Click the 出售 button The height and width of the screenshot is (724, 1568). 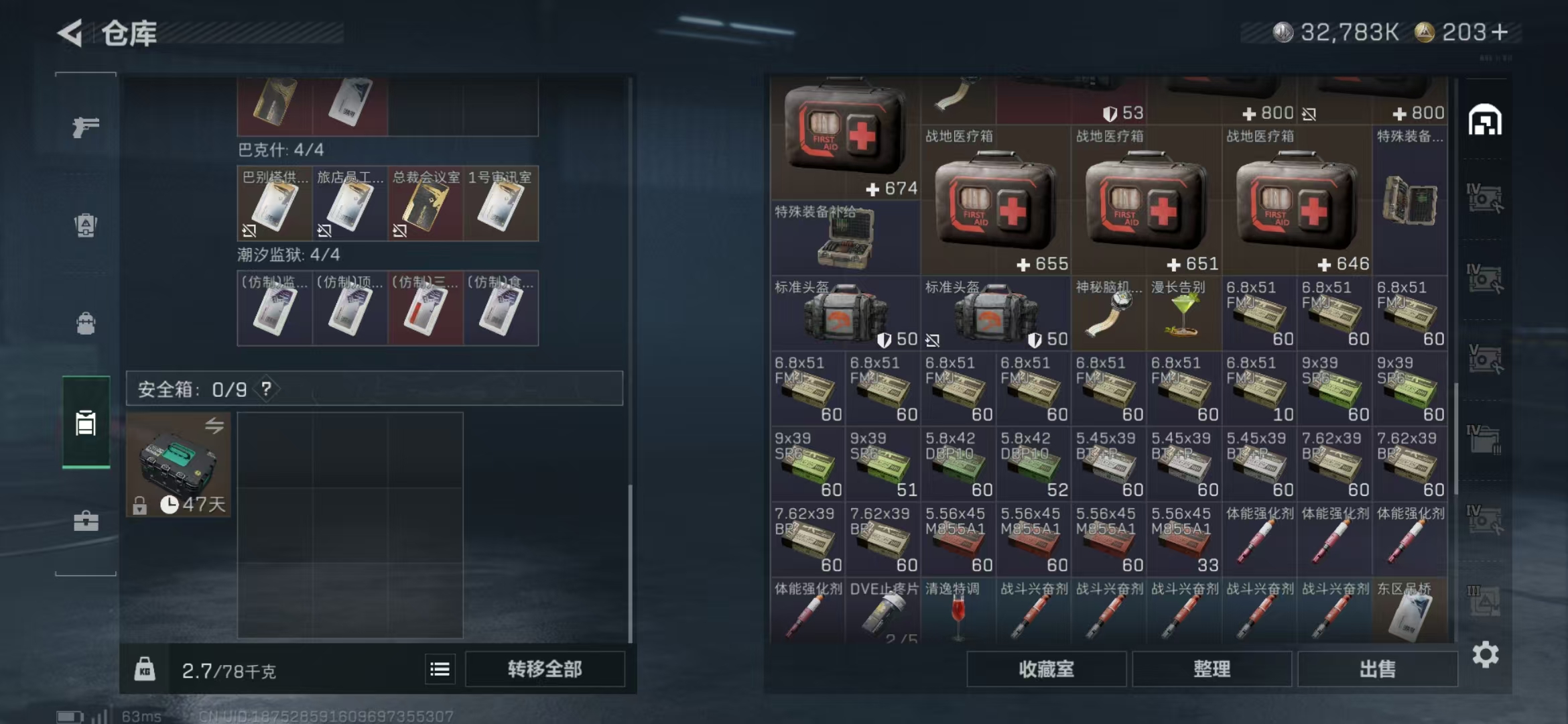coord(1377,668)
